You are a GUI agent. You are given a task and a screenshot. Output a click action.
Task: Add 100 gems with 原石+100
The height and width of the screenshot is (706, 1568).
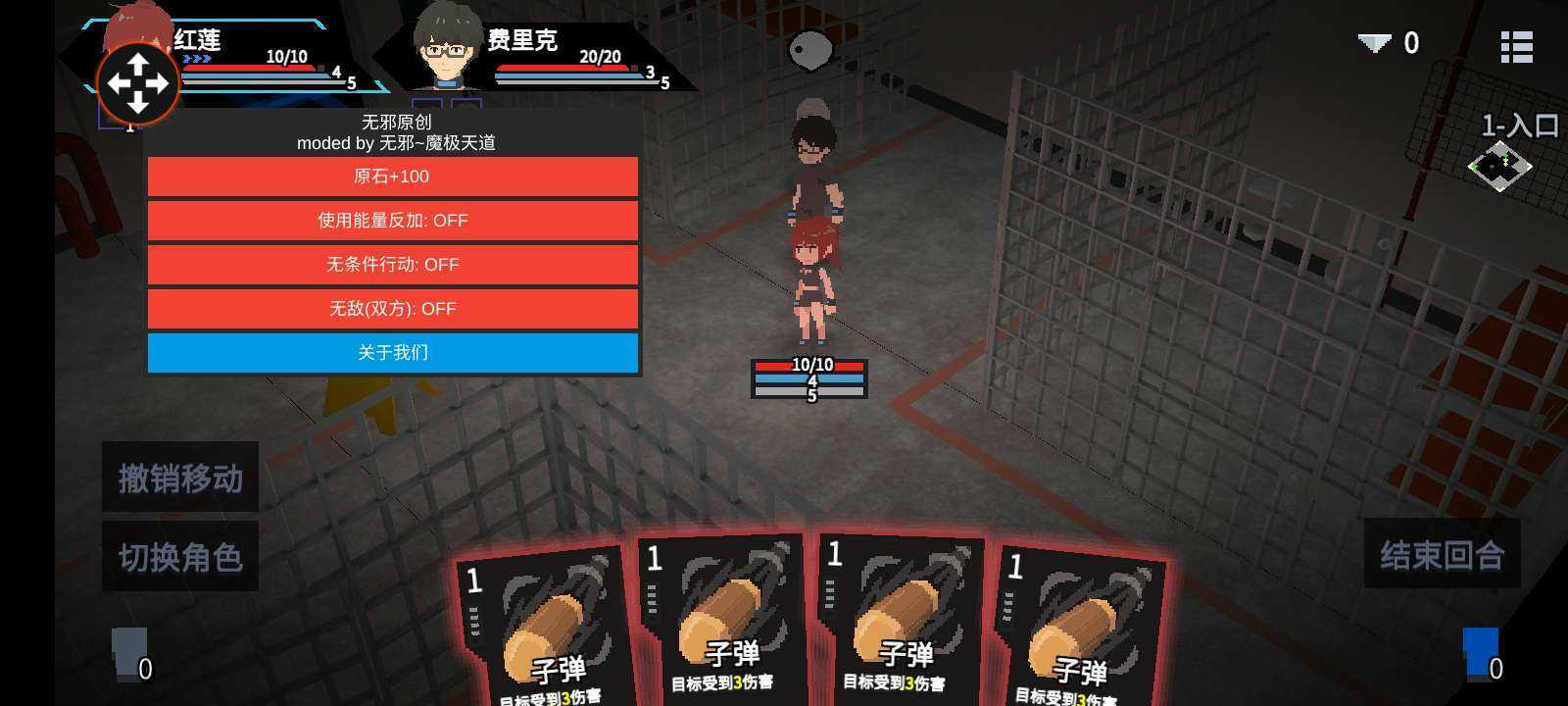point(392,176)
